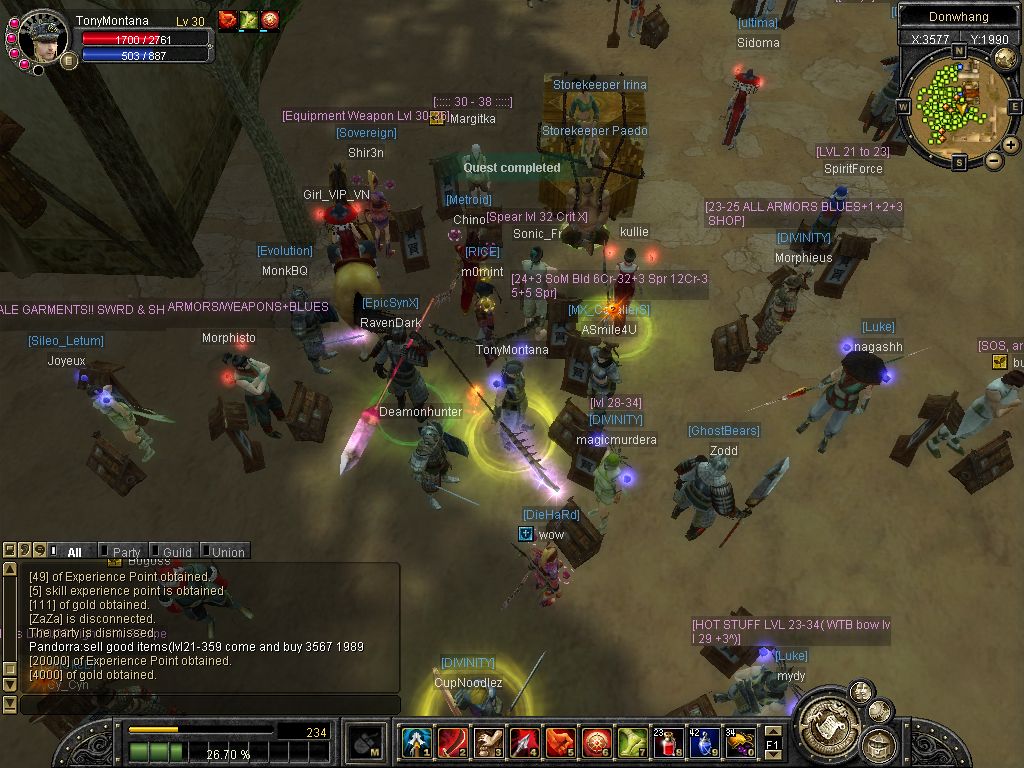This screenshot has width=1024, height=768.
Task: Zoom out the minimap with the minus button
Action: (994, 160)
